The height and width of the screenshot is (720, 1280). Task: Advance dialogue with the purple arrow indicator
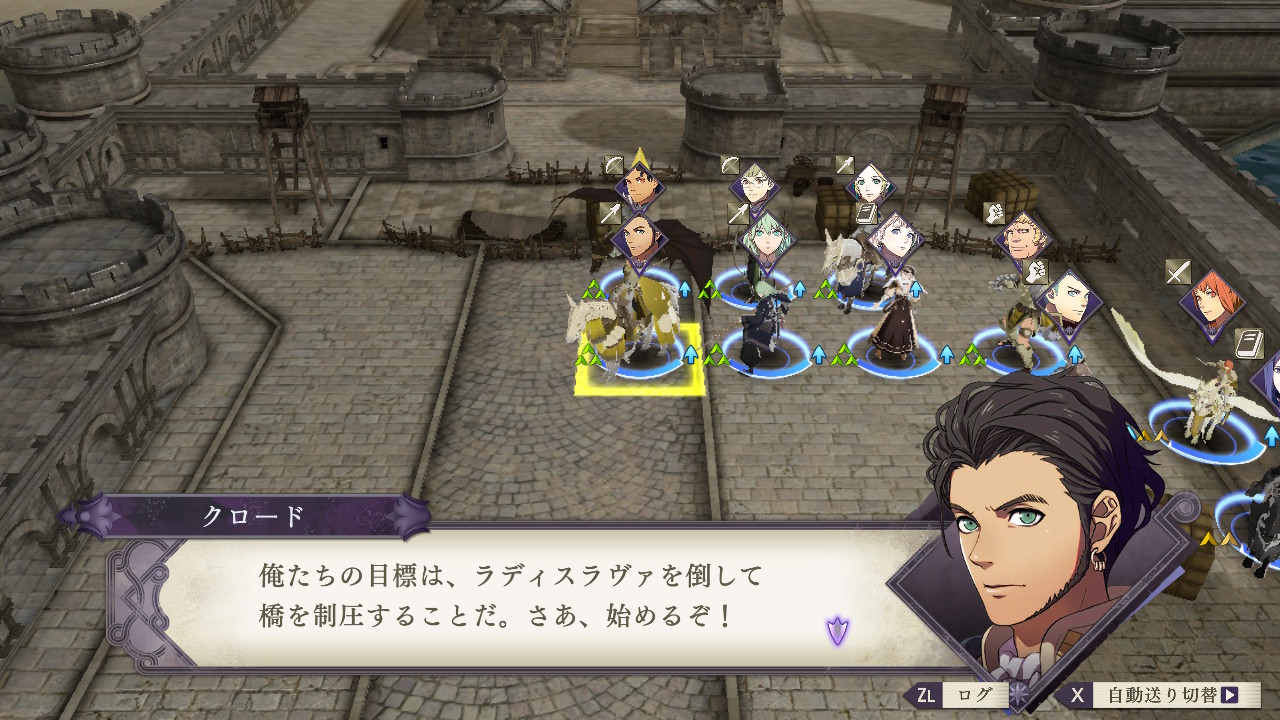(x=837, y=630)
